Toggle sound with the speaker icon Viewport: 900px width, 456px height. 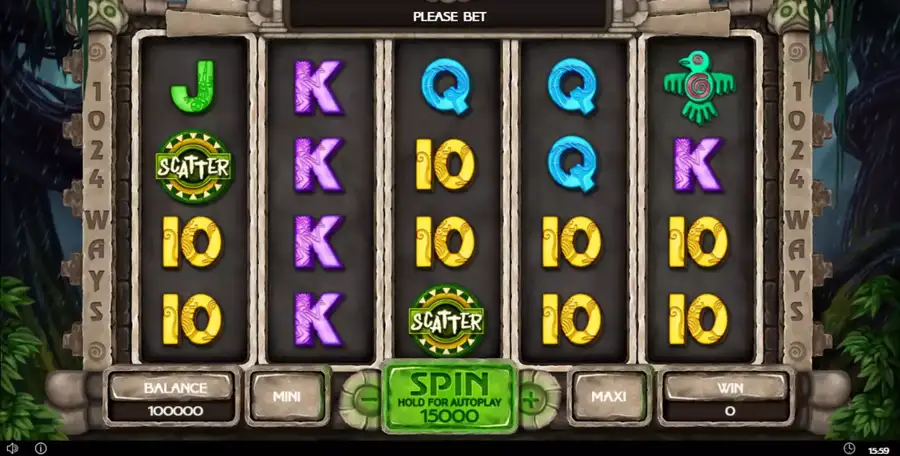tap(12, 448)
